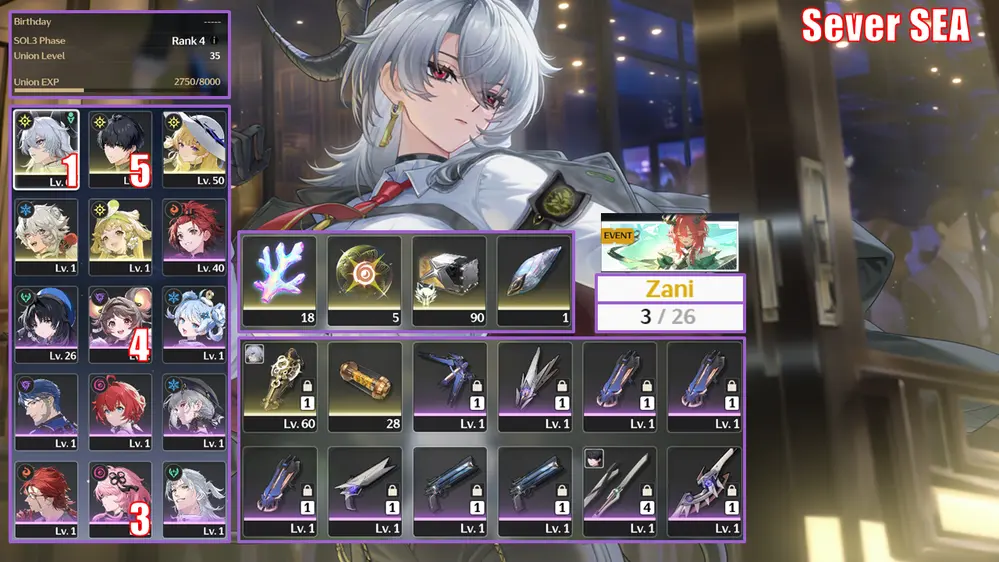
Task: Select the blue beret character at Lv. 26
Action: click(x=50, y=324)
